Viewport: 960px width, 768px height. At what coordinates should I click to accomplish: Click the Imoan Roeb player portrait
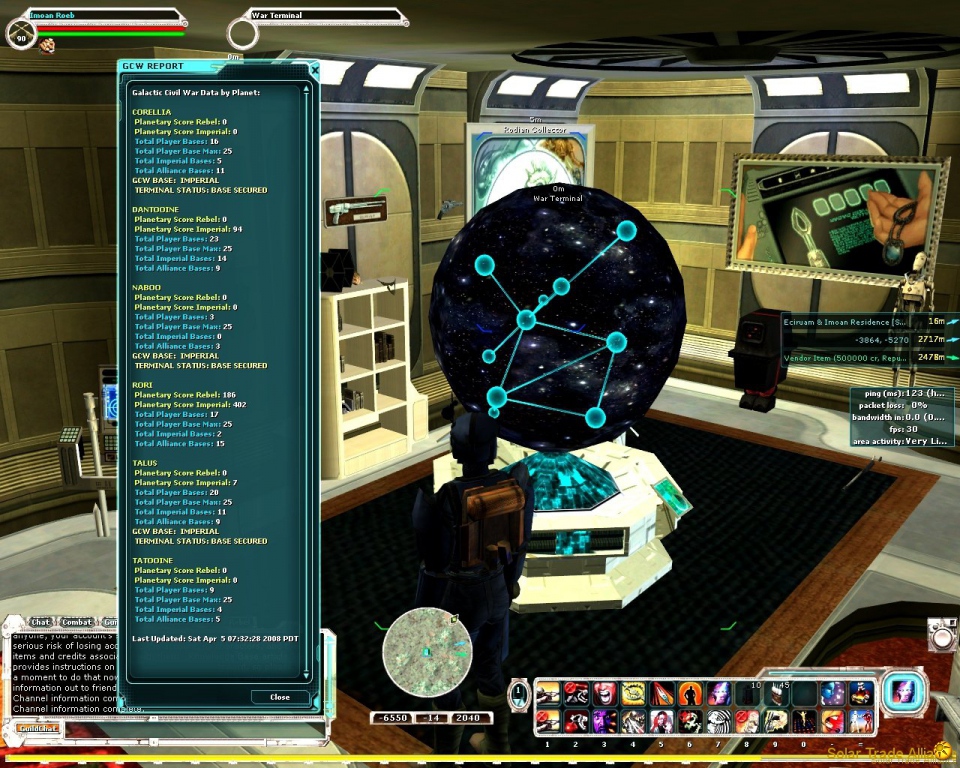(x=21, y=35)
